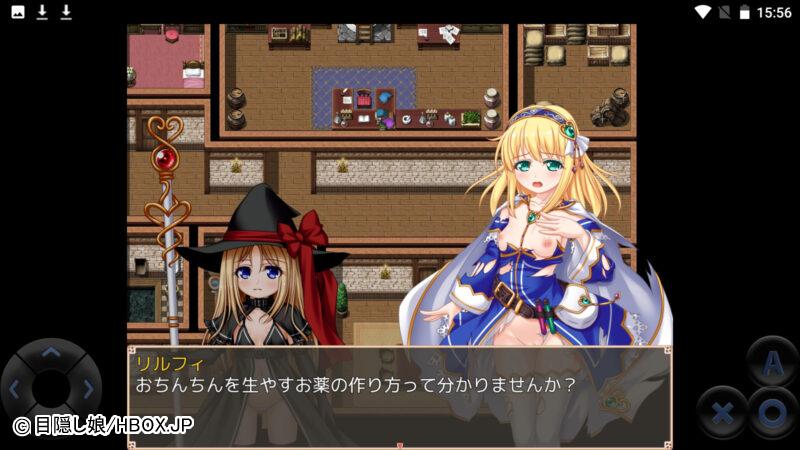The image size is (800, 450).
Task: Open the image notification in status bar
Action: (x=17, y=12)
